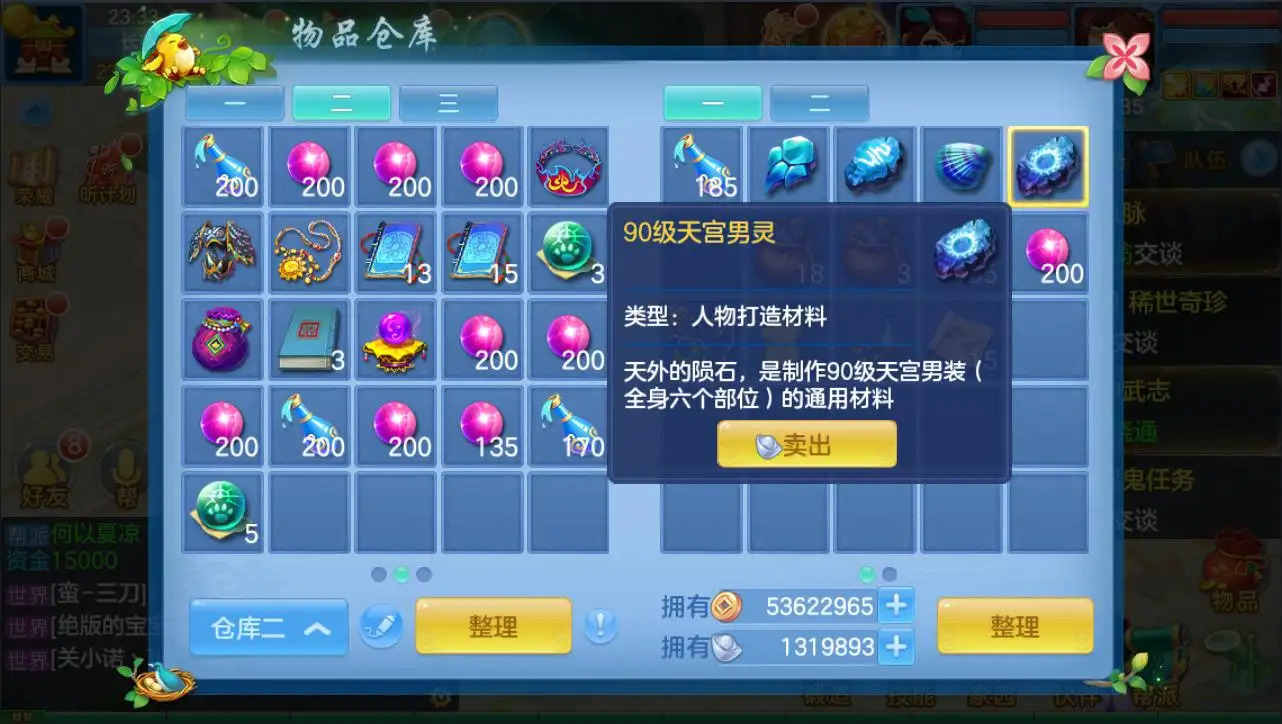
Task: Collapse the 仓库二 warehouse selector
Action: (268, 627)
